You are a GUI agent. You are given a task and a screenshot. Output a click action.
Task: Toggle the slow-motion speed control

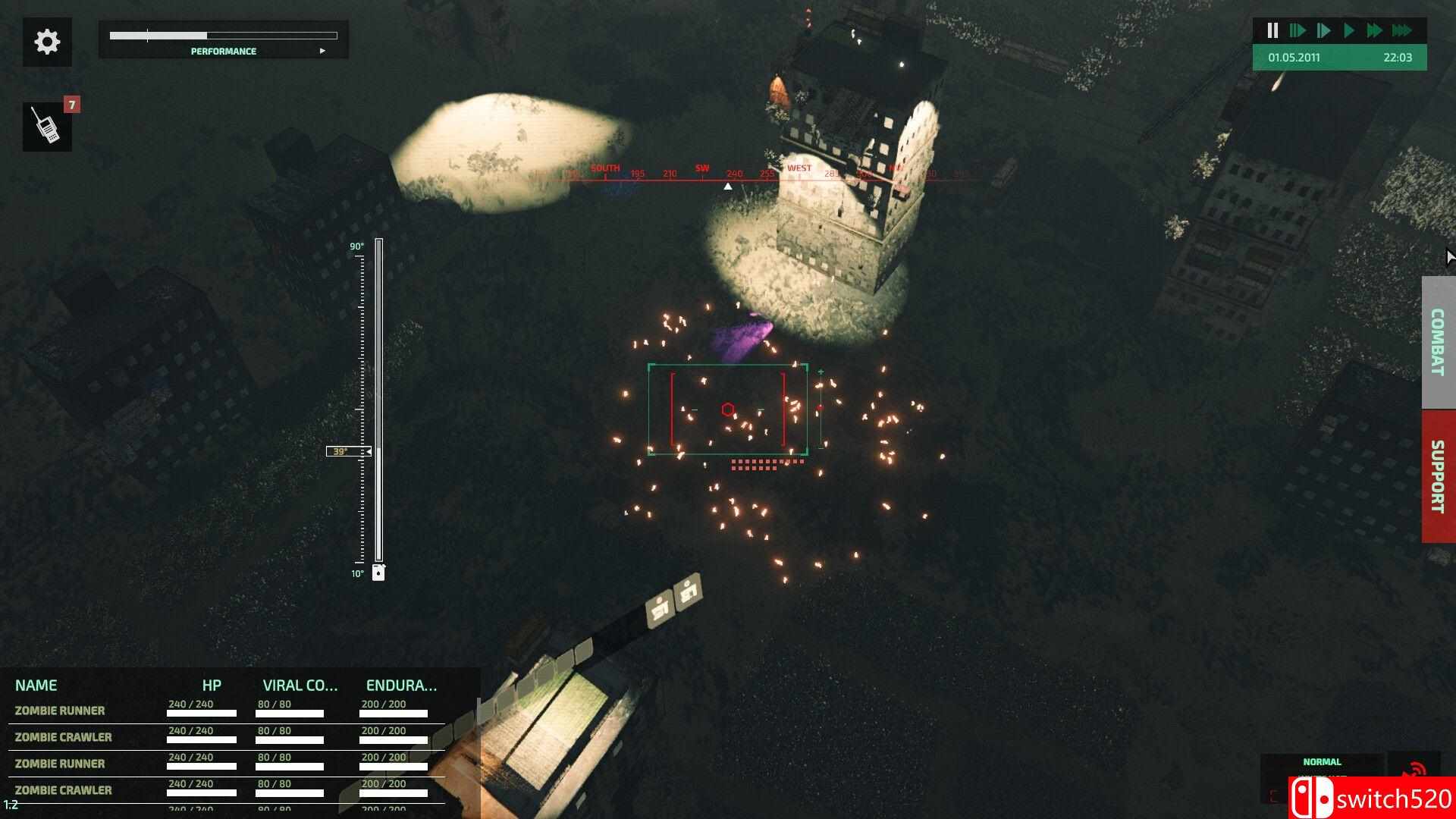tap(1298, 30)
